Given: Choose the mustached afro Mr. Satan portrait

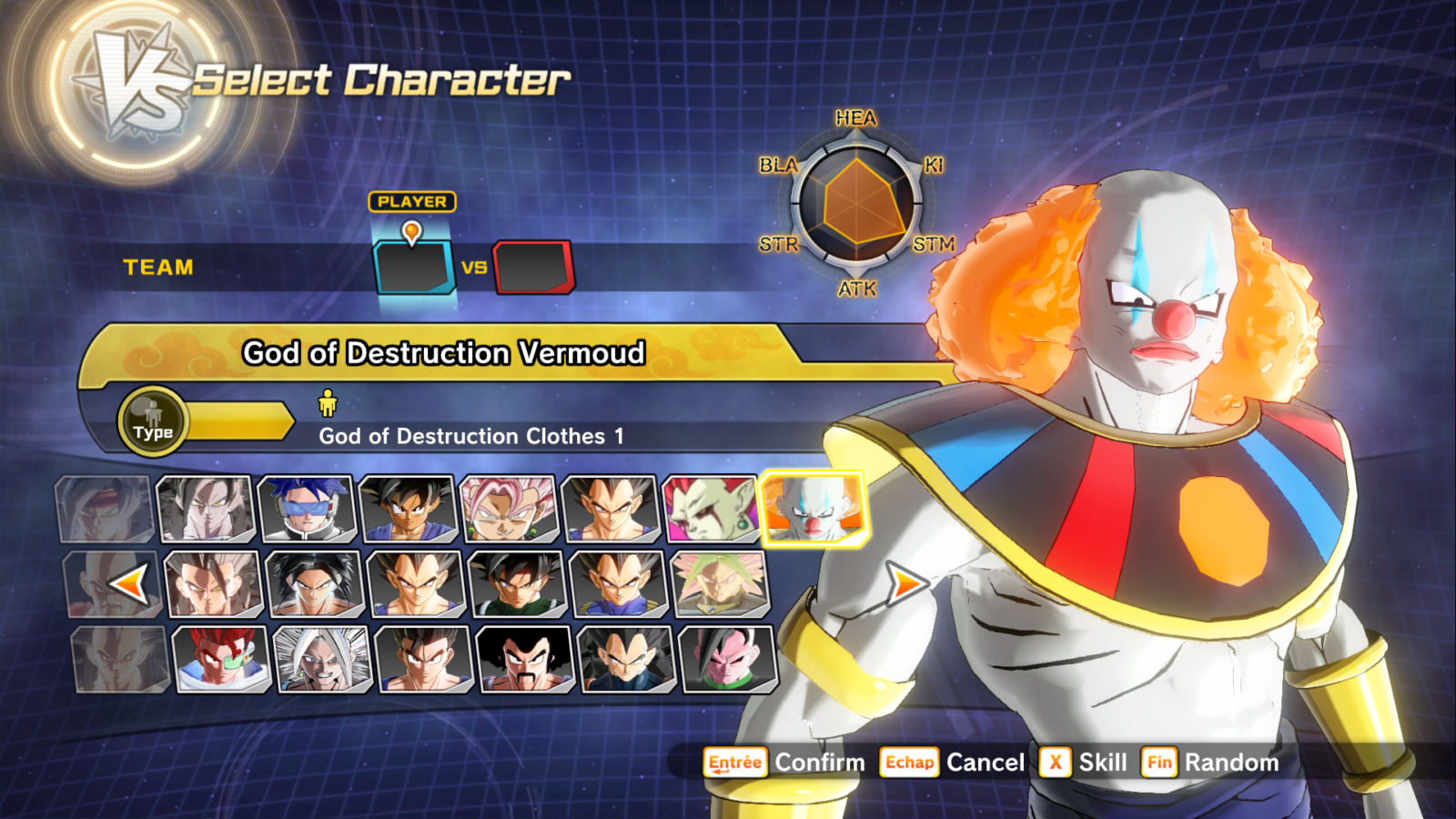Looking at the screenshot, I should [524, 659].
